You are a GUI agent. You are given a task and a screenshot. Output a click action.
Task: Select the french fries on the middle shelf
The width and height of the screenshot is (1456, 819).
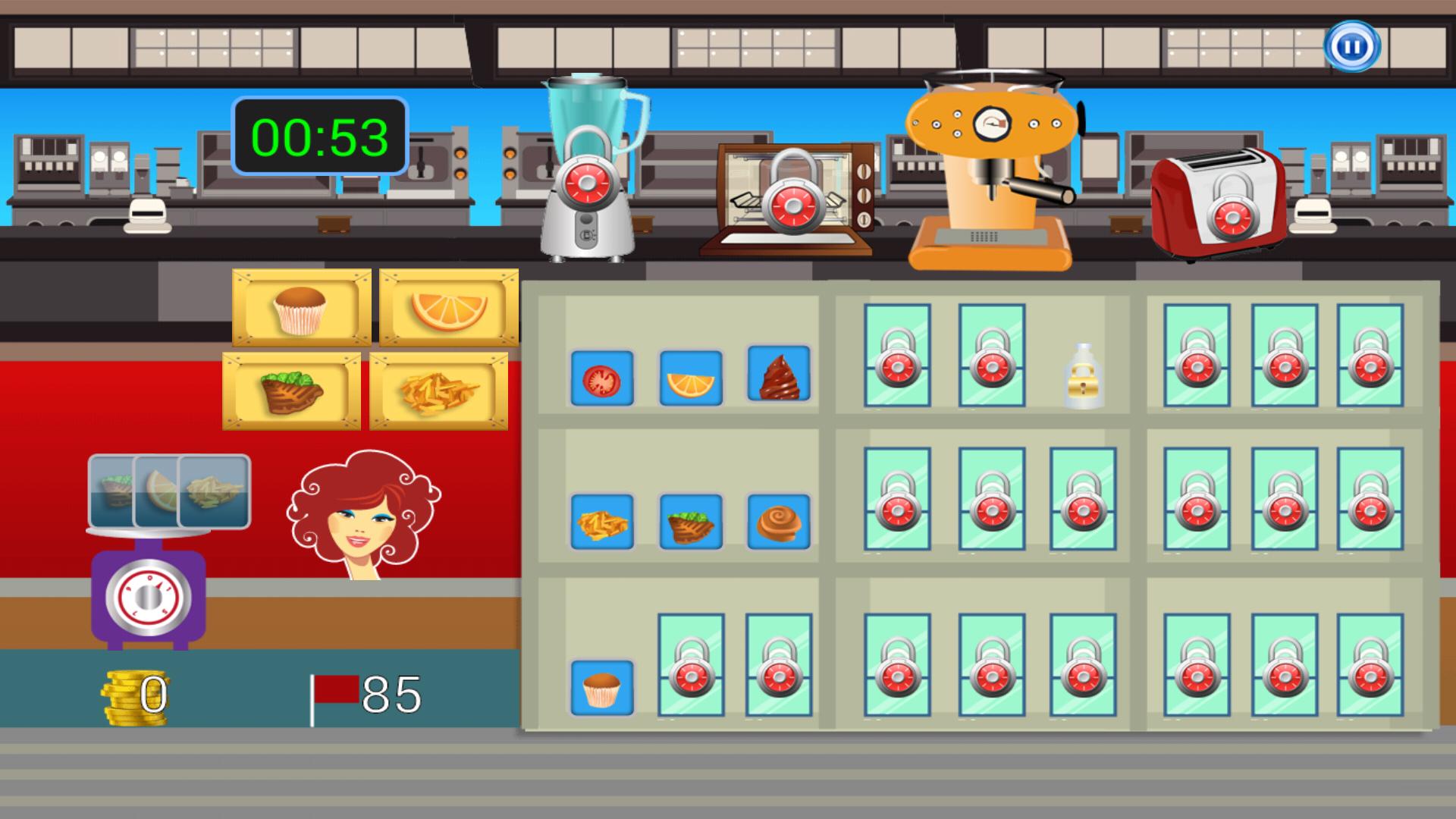(x=603, y=522)
